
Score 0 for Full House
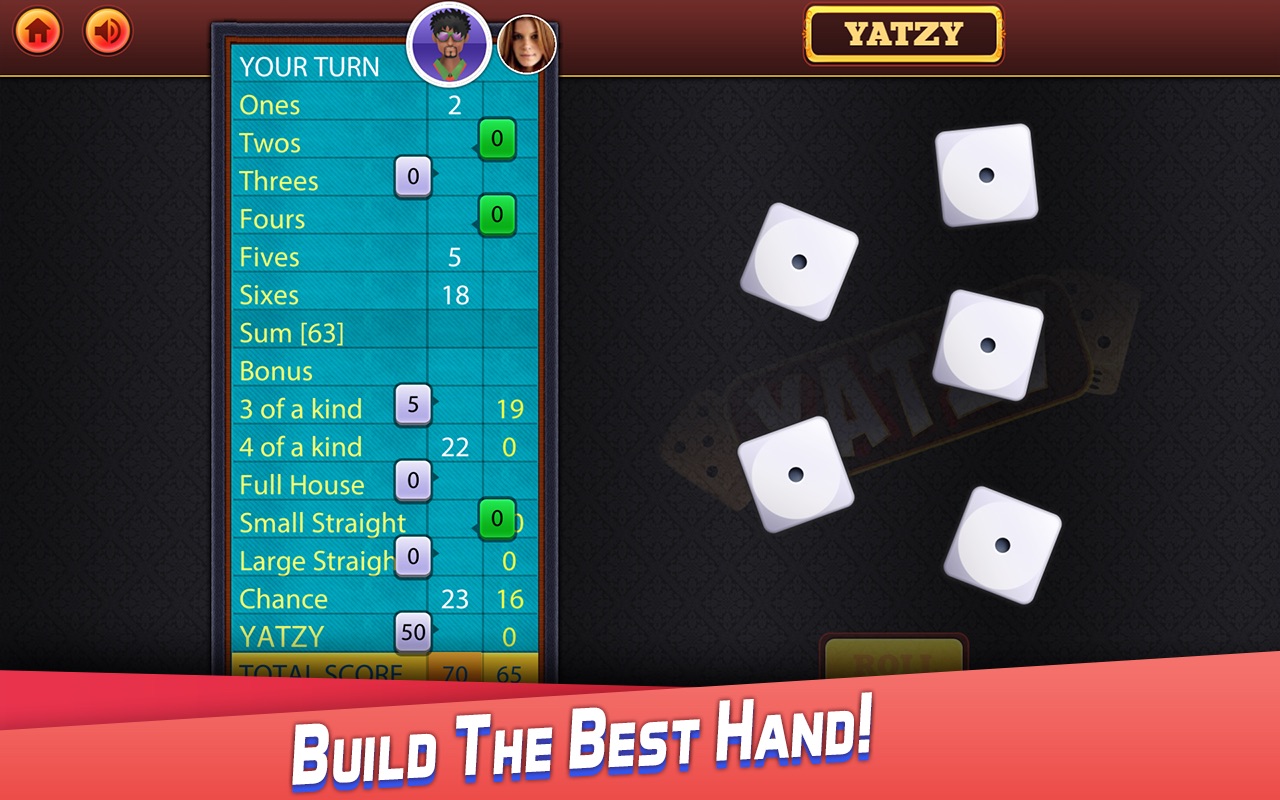click(x=414, y=482)
